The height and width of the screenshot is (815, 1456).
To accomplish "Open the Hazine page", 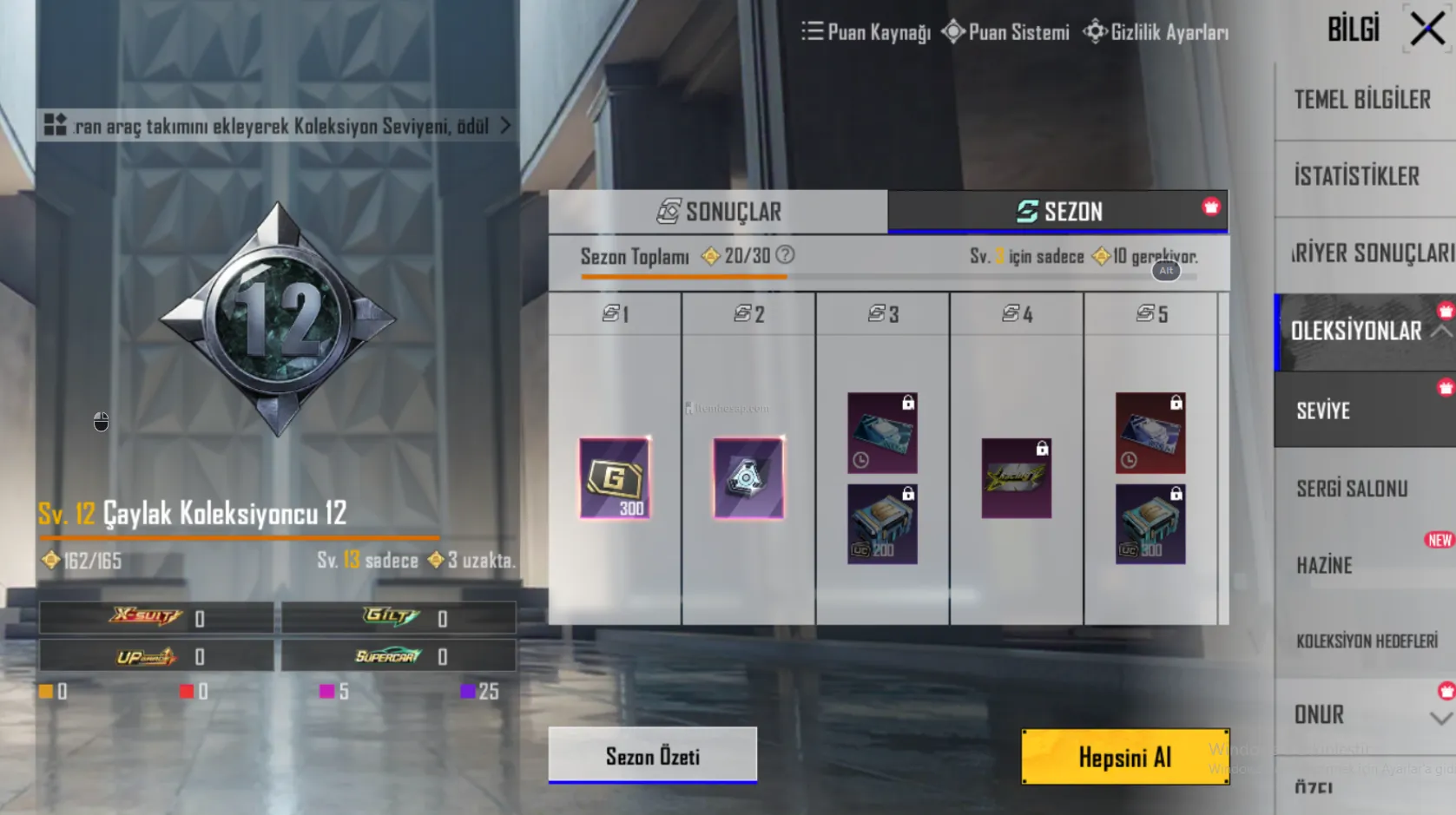I will [1324, 566].
